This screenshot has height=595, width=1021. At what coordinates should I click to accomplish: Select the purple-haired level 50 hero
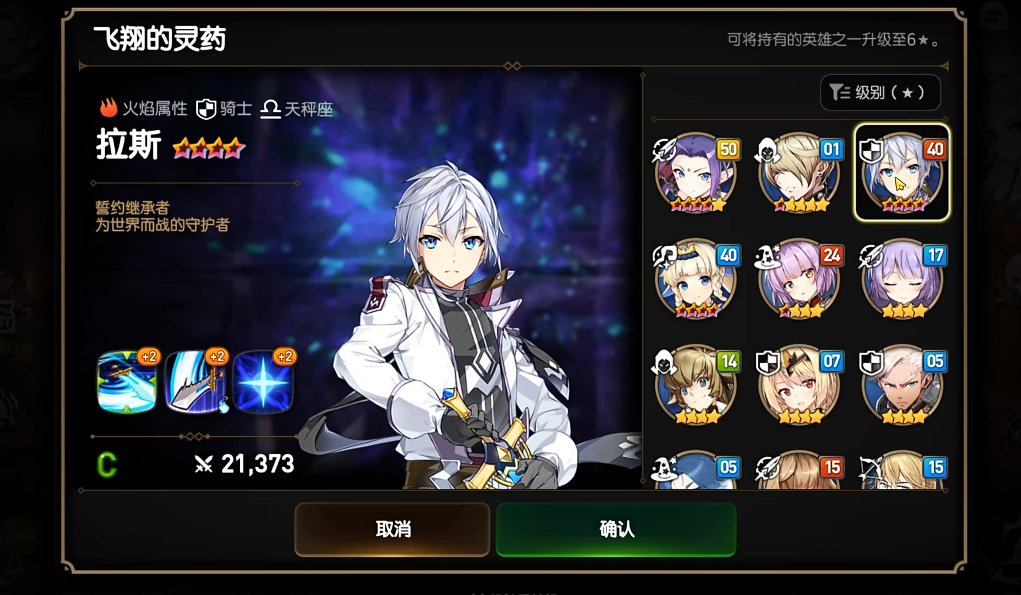pos(696,174)
